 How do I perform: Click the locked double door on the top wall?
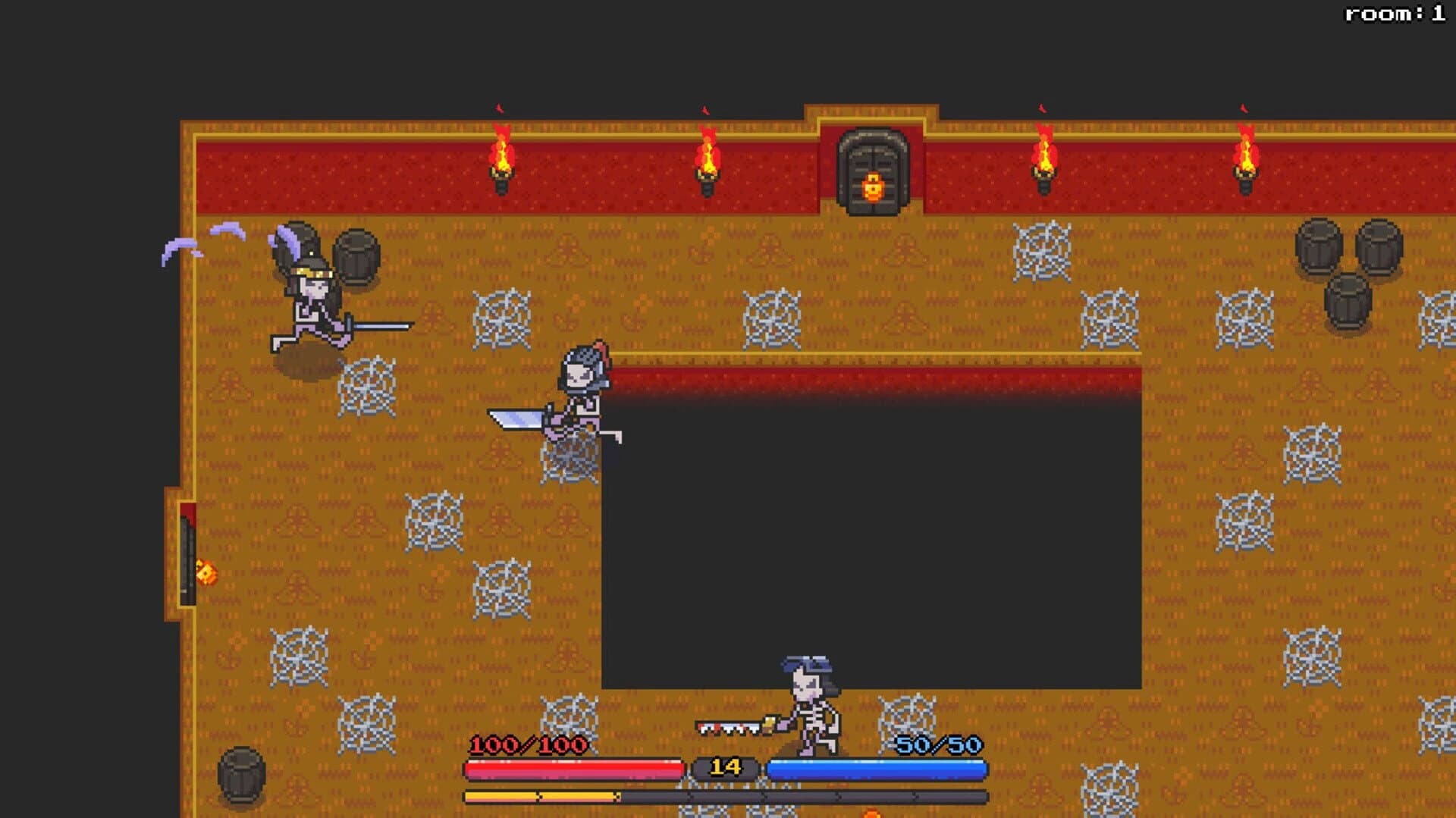(x=872, y=171)
